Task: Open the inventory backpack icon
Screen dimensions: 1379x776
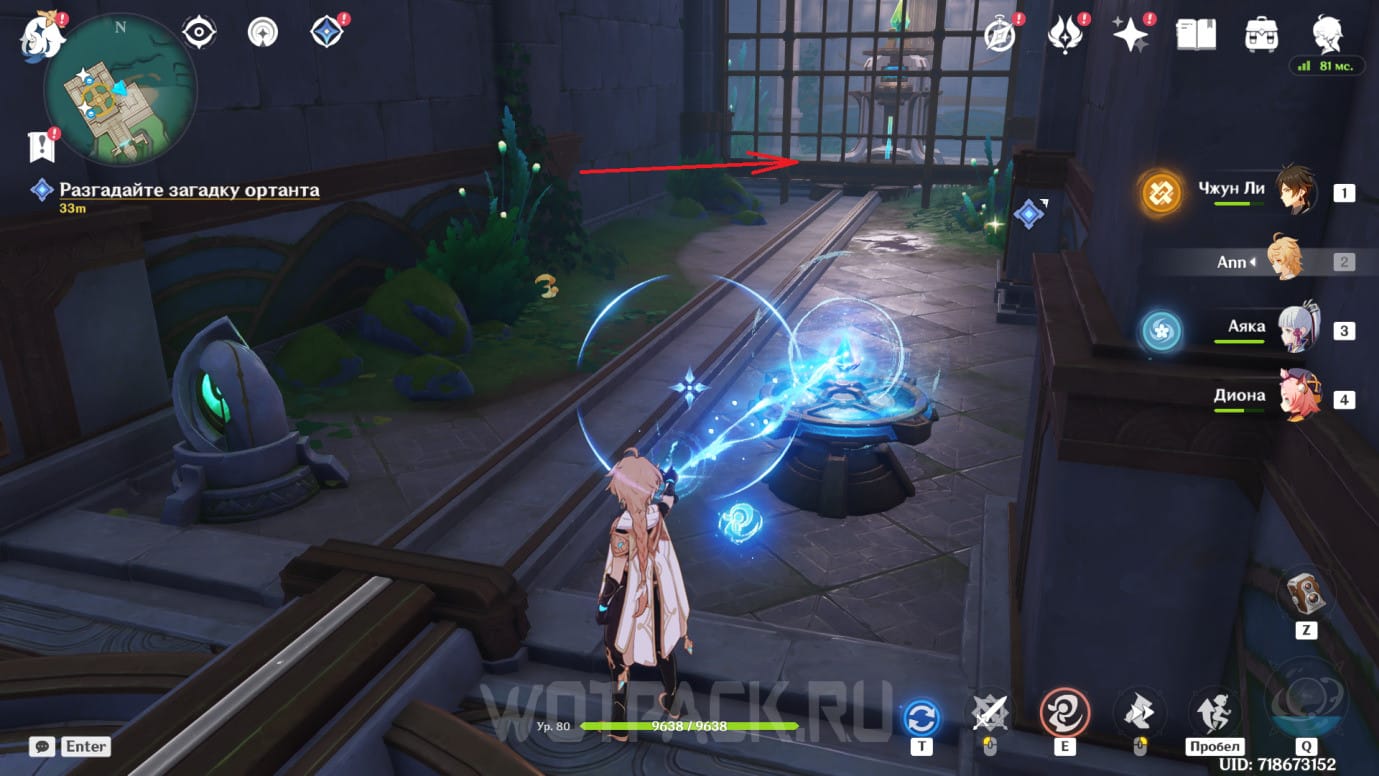Action: [x=1261, y=35]
